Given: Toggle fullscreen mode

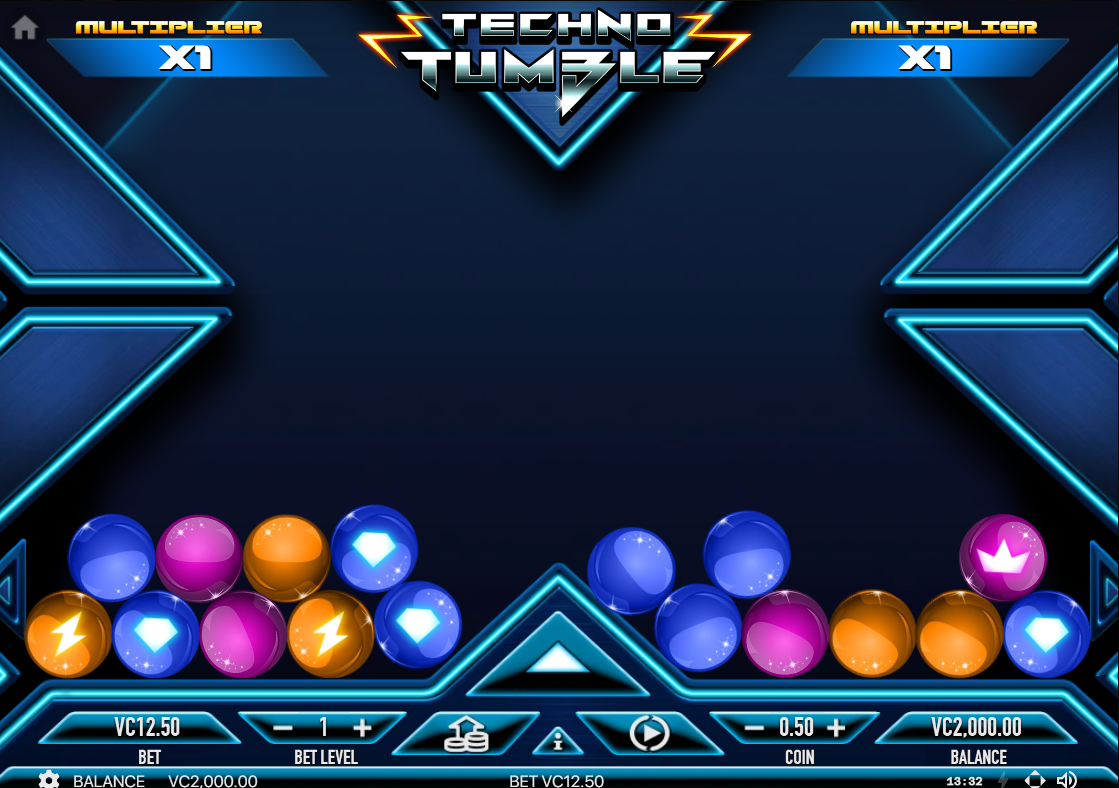Looking at the screenshot, I should [x=1035, y=780].
